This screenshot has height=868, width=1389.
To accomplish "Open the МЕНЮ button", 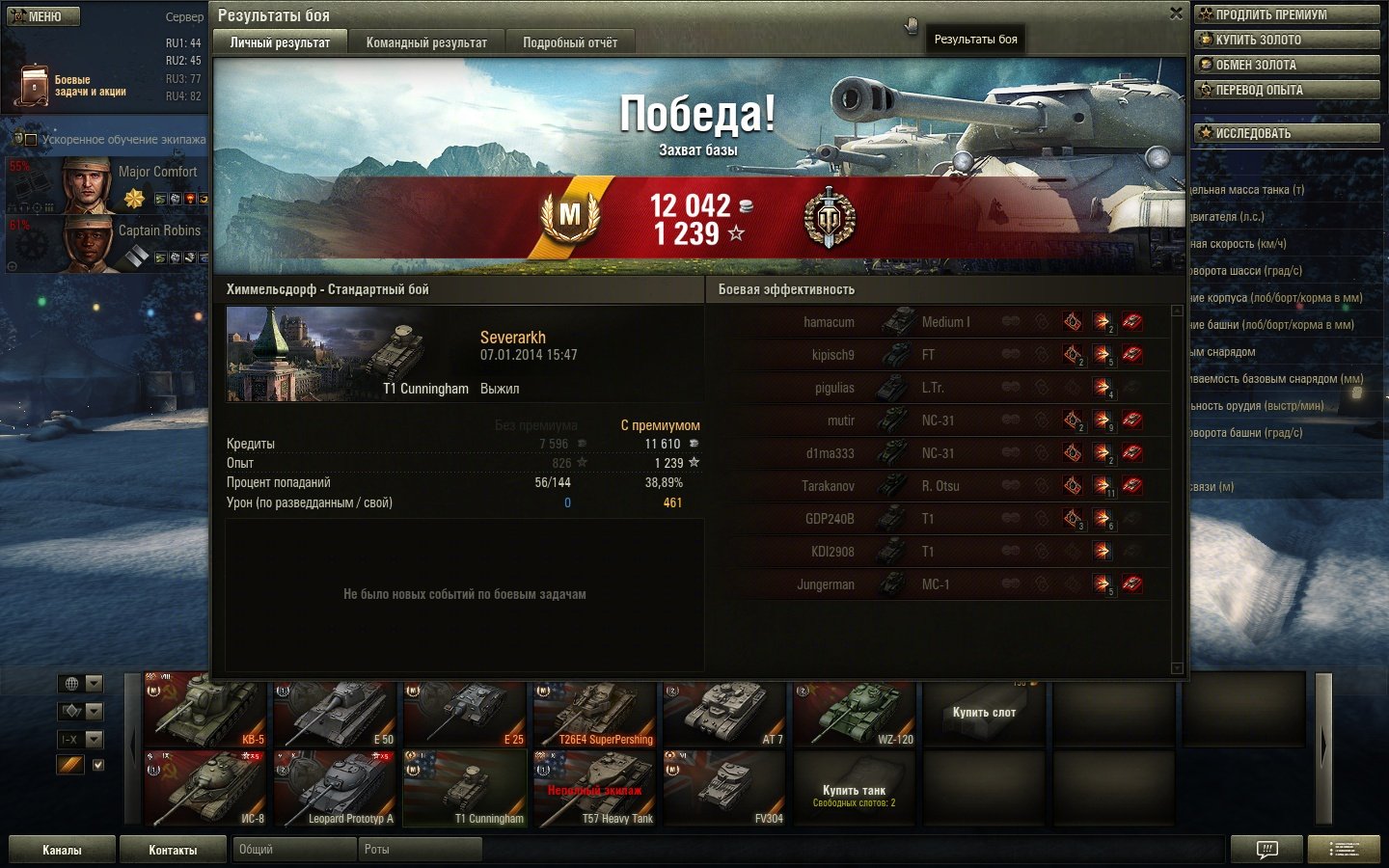I will (43, 16).
